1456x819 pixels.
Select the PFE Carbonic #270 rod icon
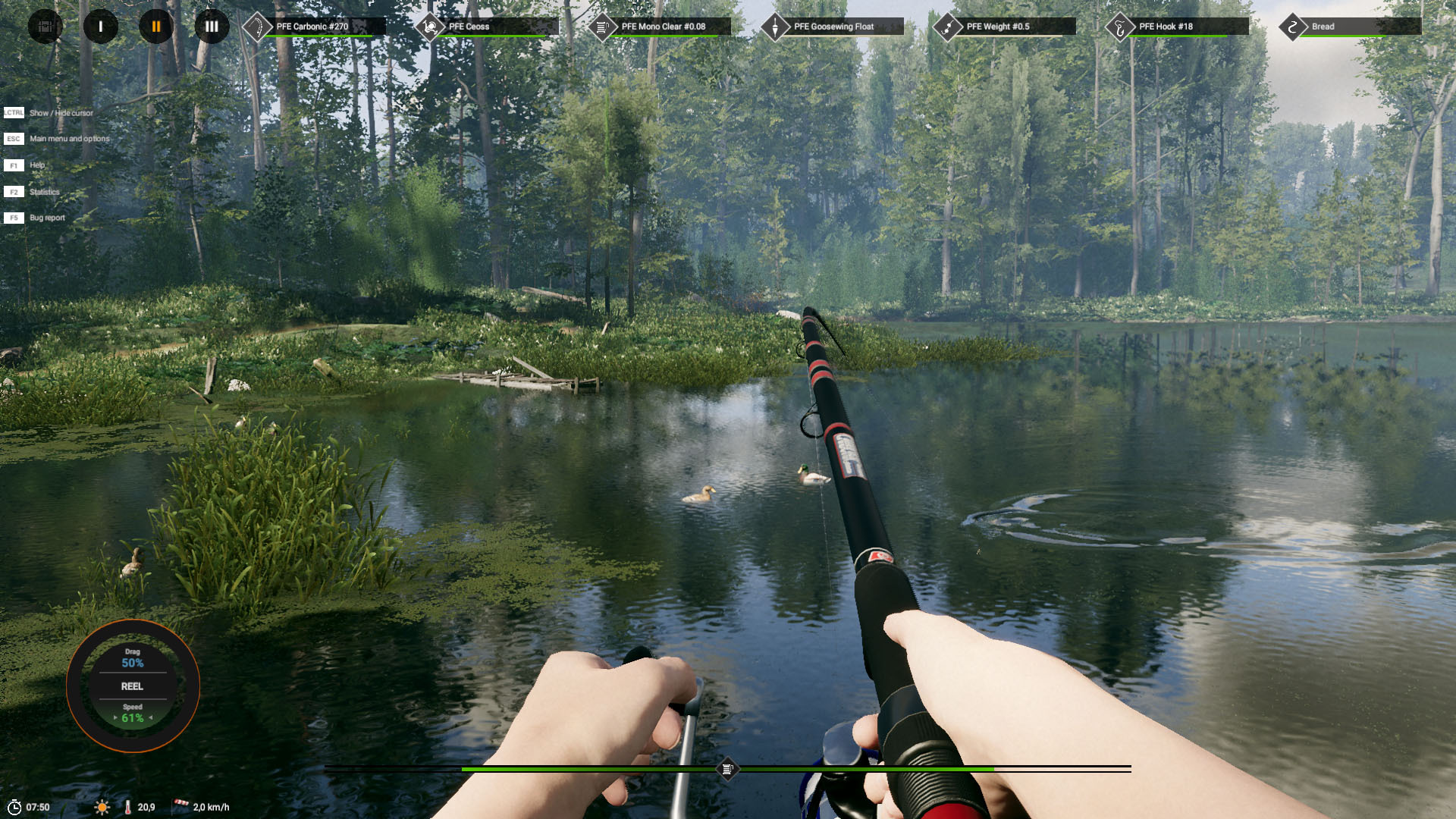[256, 26]
